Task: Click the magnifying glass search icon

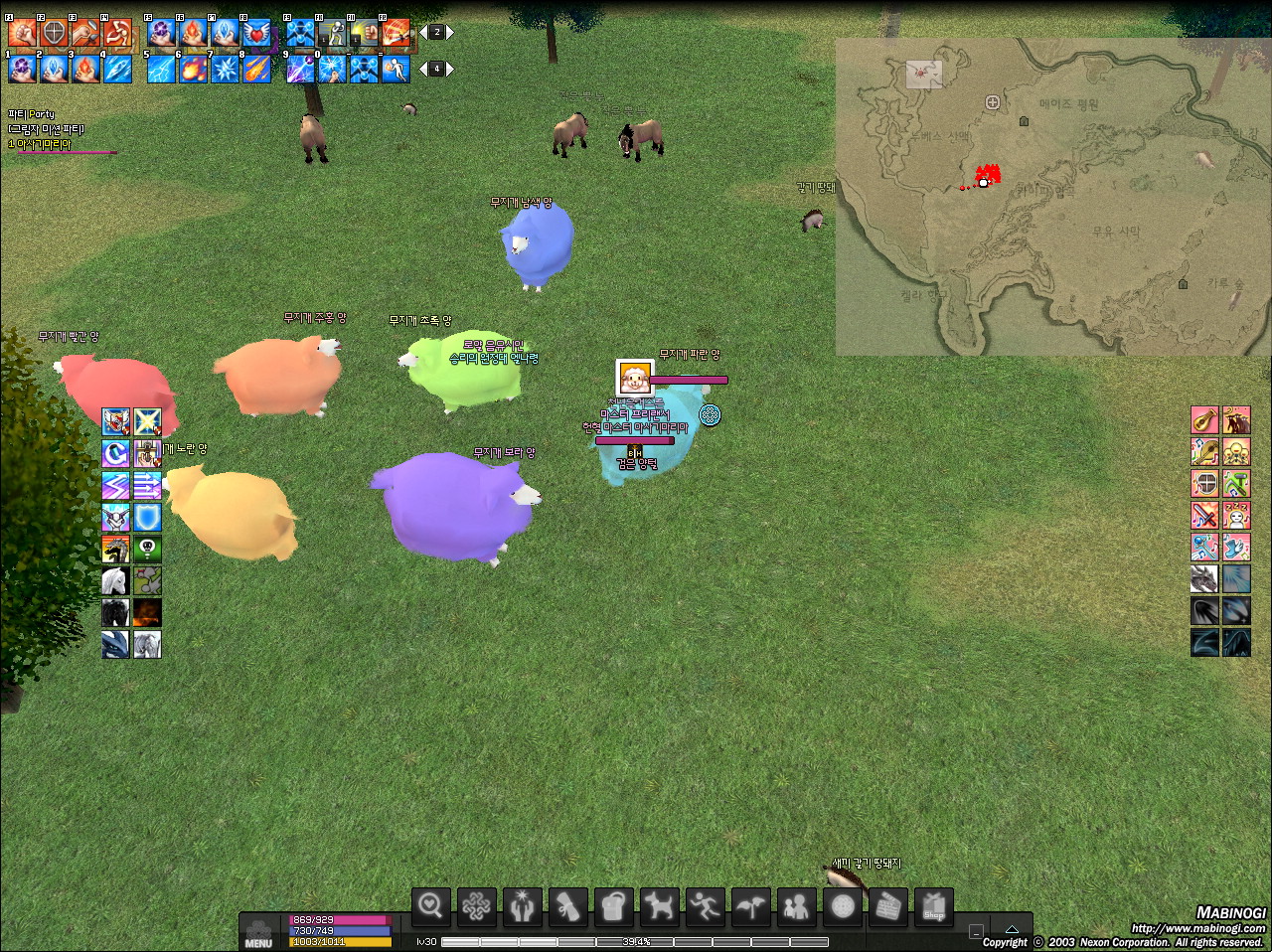Action: (x=431, y=904)
